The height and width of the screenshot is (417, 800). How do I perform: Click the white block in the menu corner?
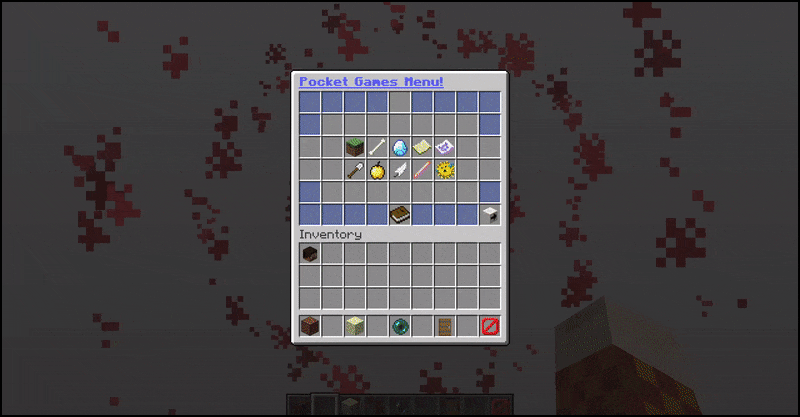click(489, 214)
